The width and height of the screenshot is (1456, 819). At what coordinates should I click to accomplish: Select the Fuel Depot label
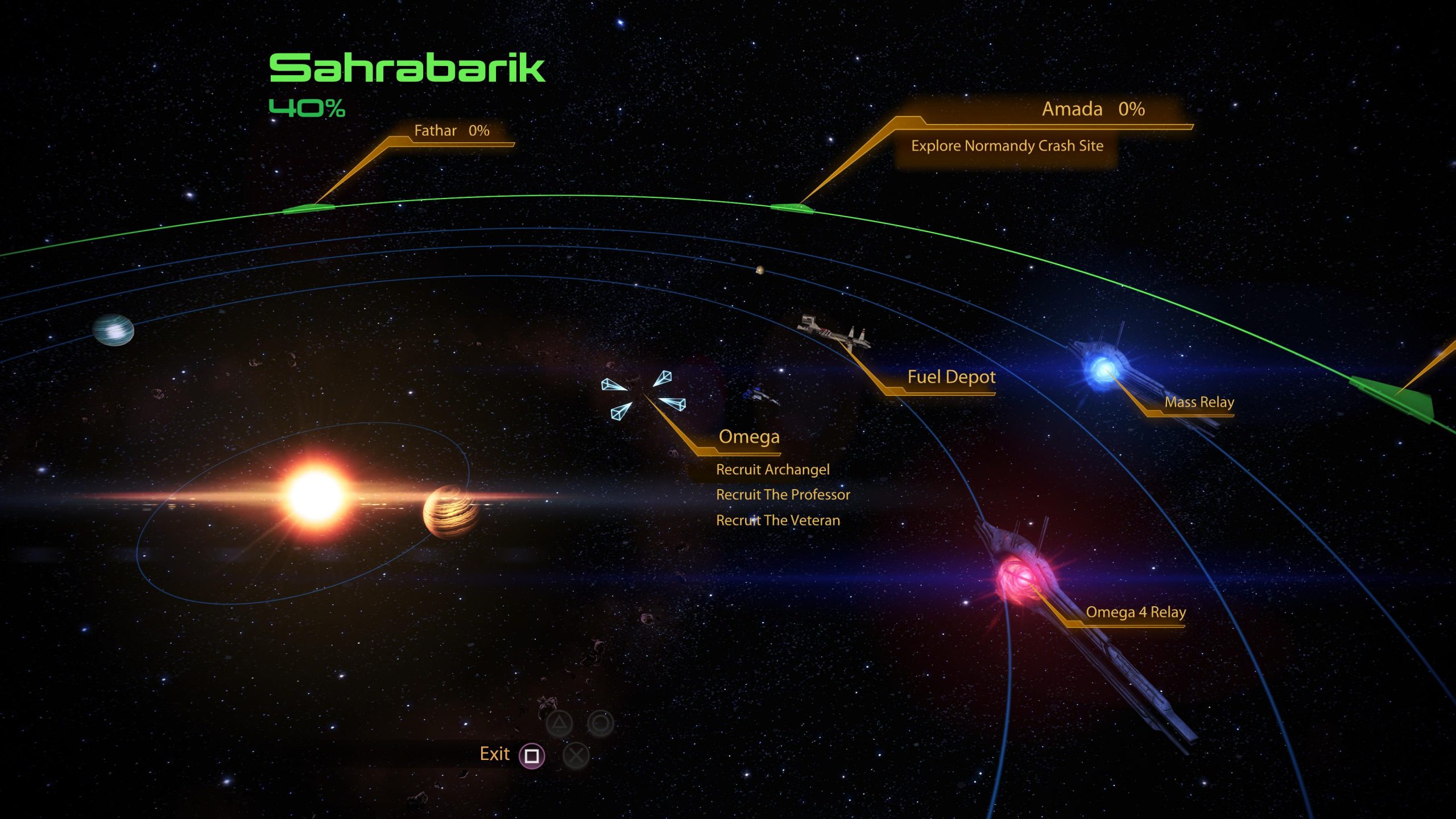point(951,377)
